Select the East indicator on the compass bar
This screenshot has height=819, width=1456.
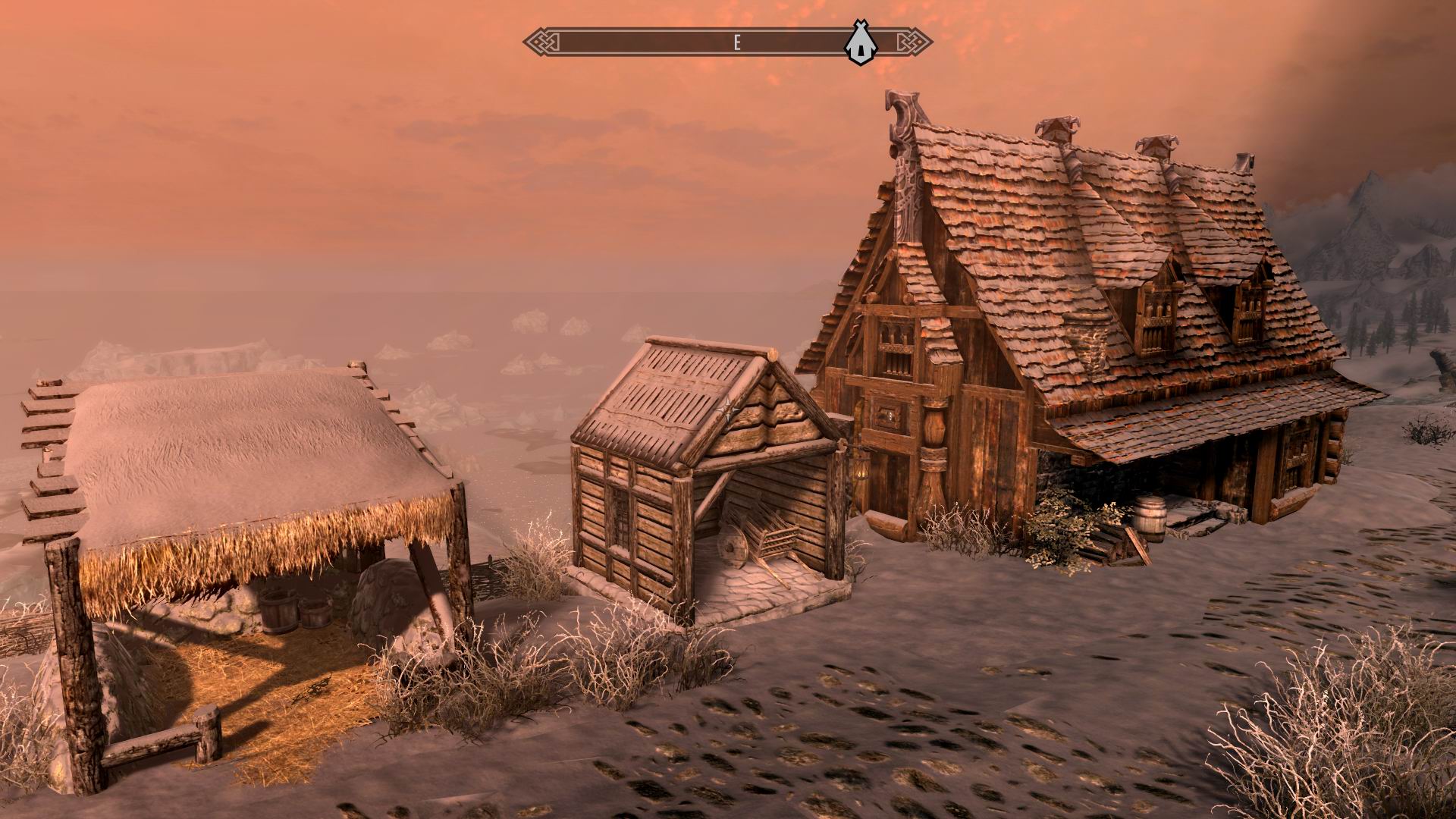click(x=736, y=42)
